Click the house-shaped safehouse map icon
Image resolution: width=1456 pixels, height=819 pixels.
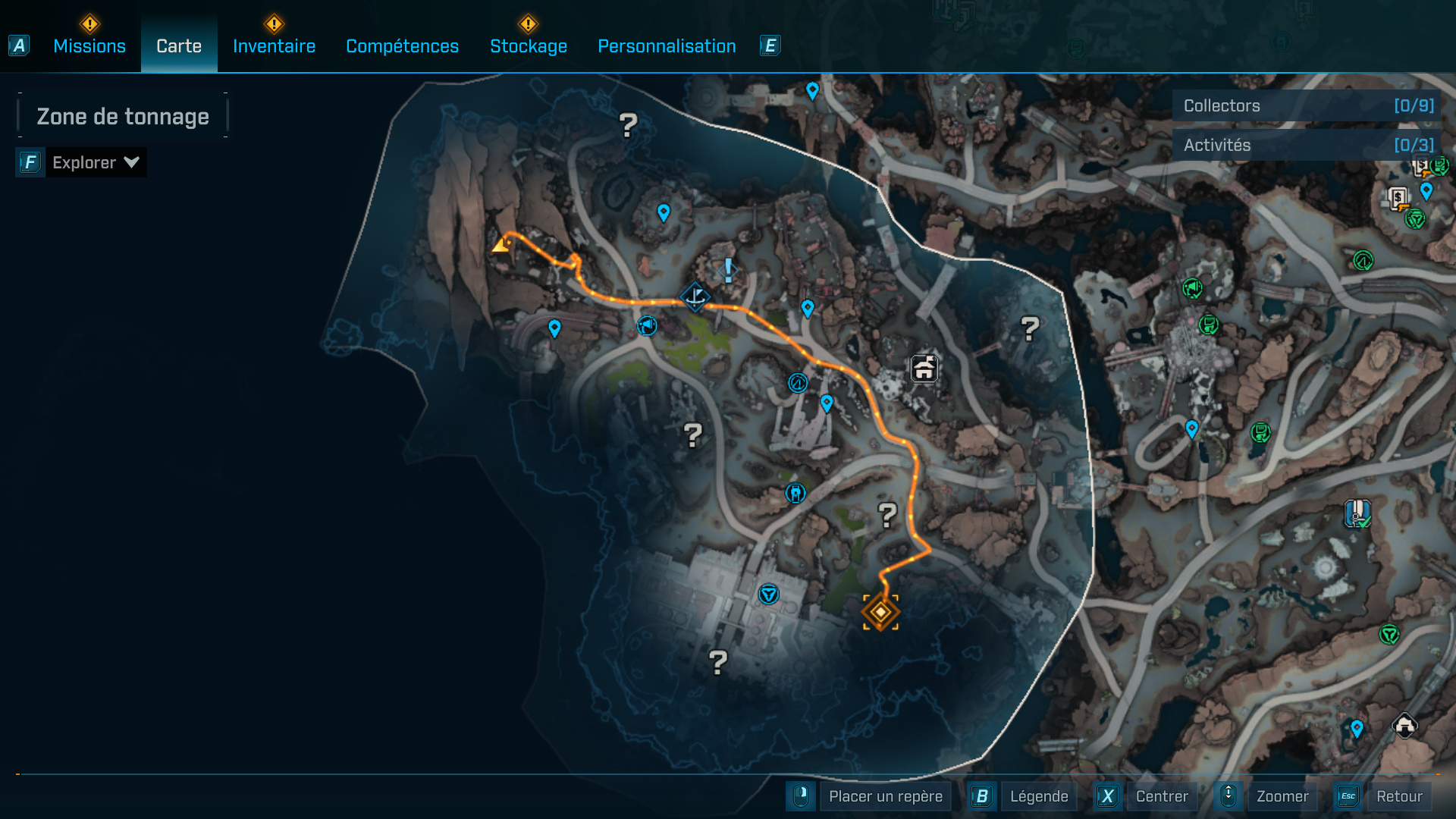click(924, 369)
